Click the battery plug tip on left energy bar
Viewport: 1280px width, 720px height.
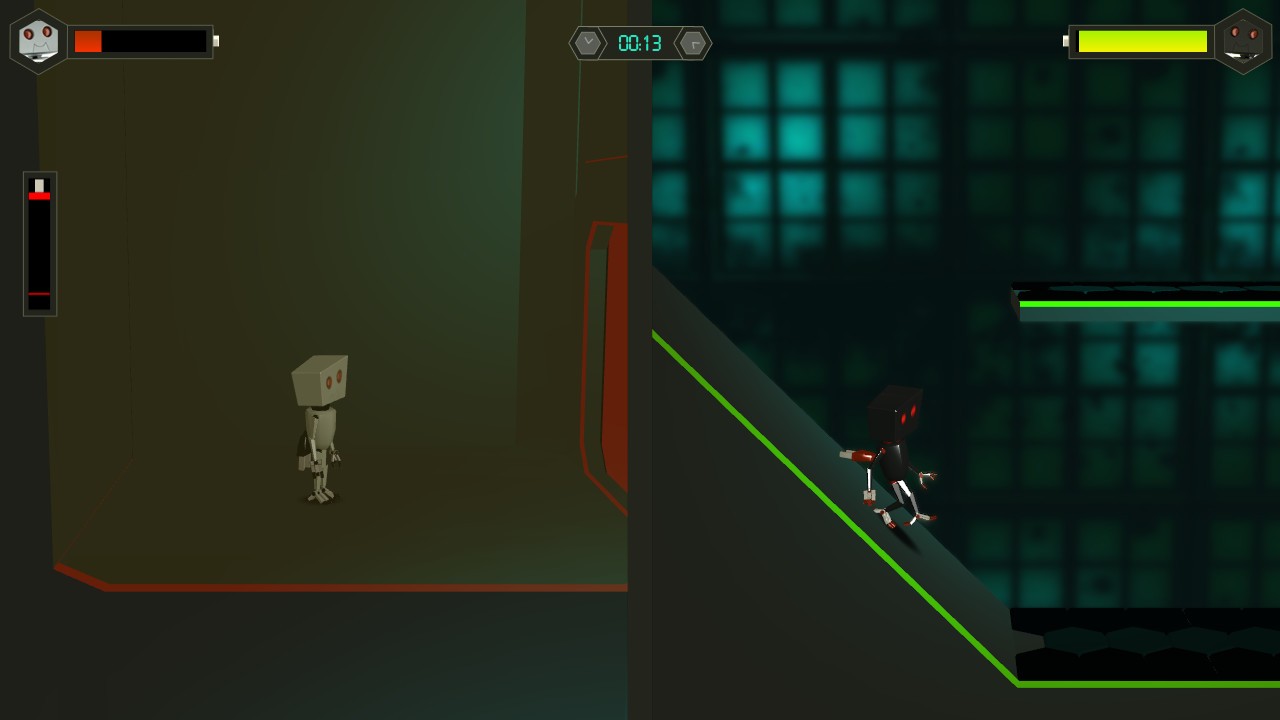tap(216, 41)
